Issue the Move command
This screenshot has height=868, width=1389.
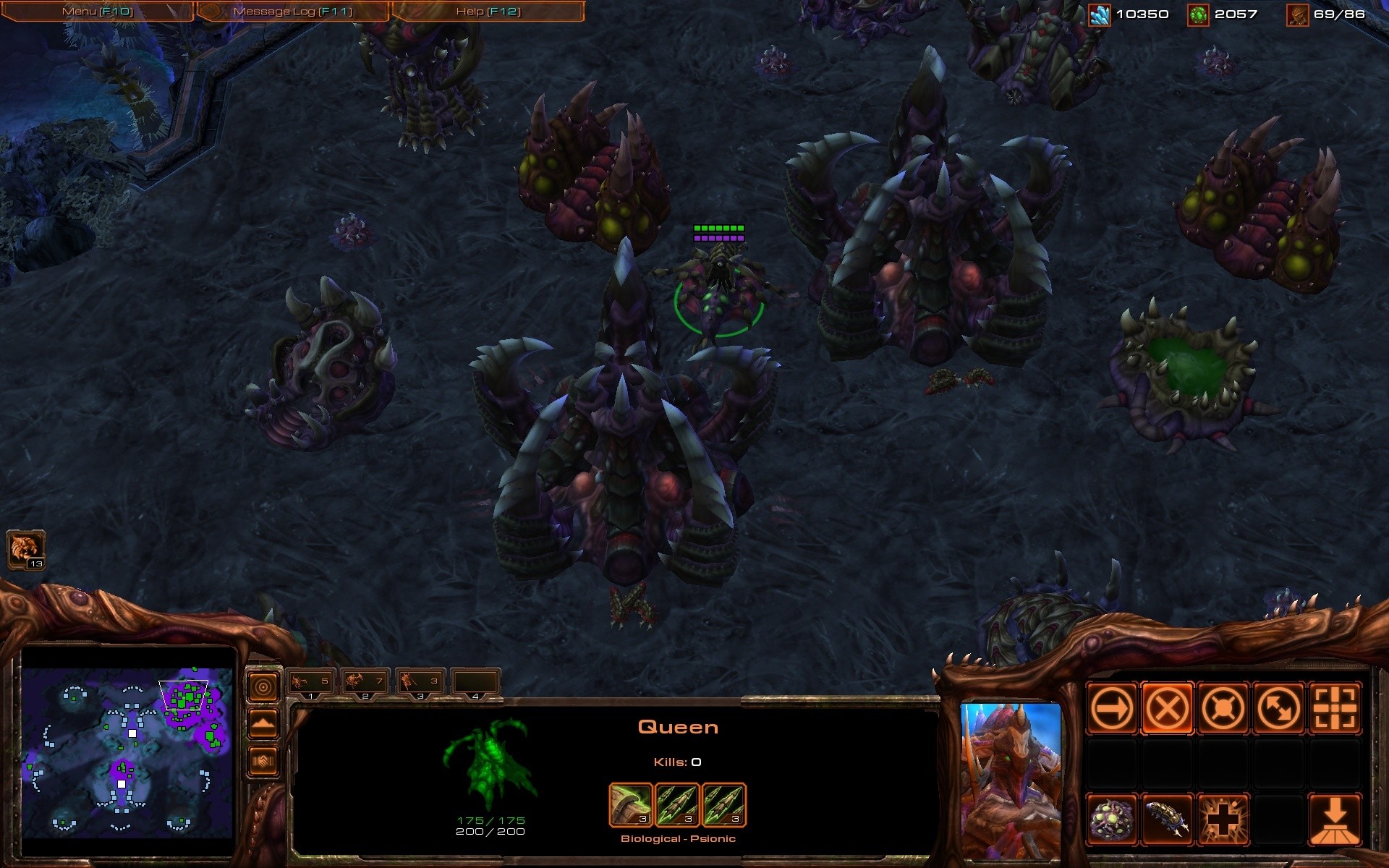tap(1111, 708)
